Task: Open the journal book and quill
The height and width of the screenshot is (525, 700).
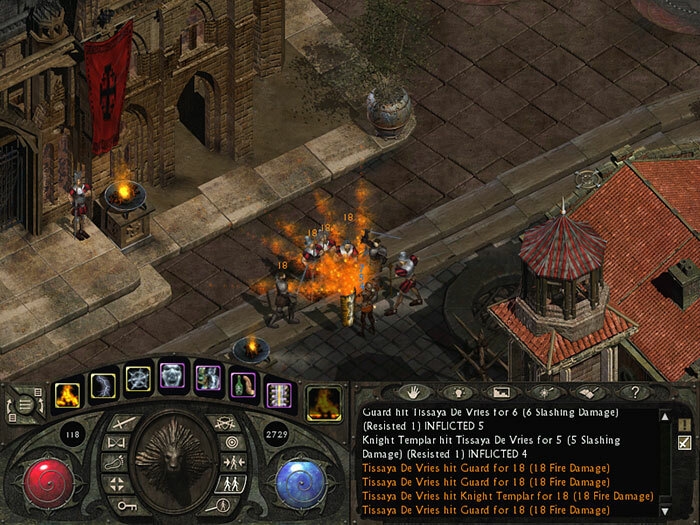Action: (x=585, y=392)
